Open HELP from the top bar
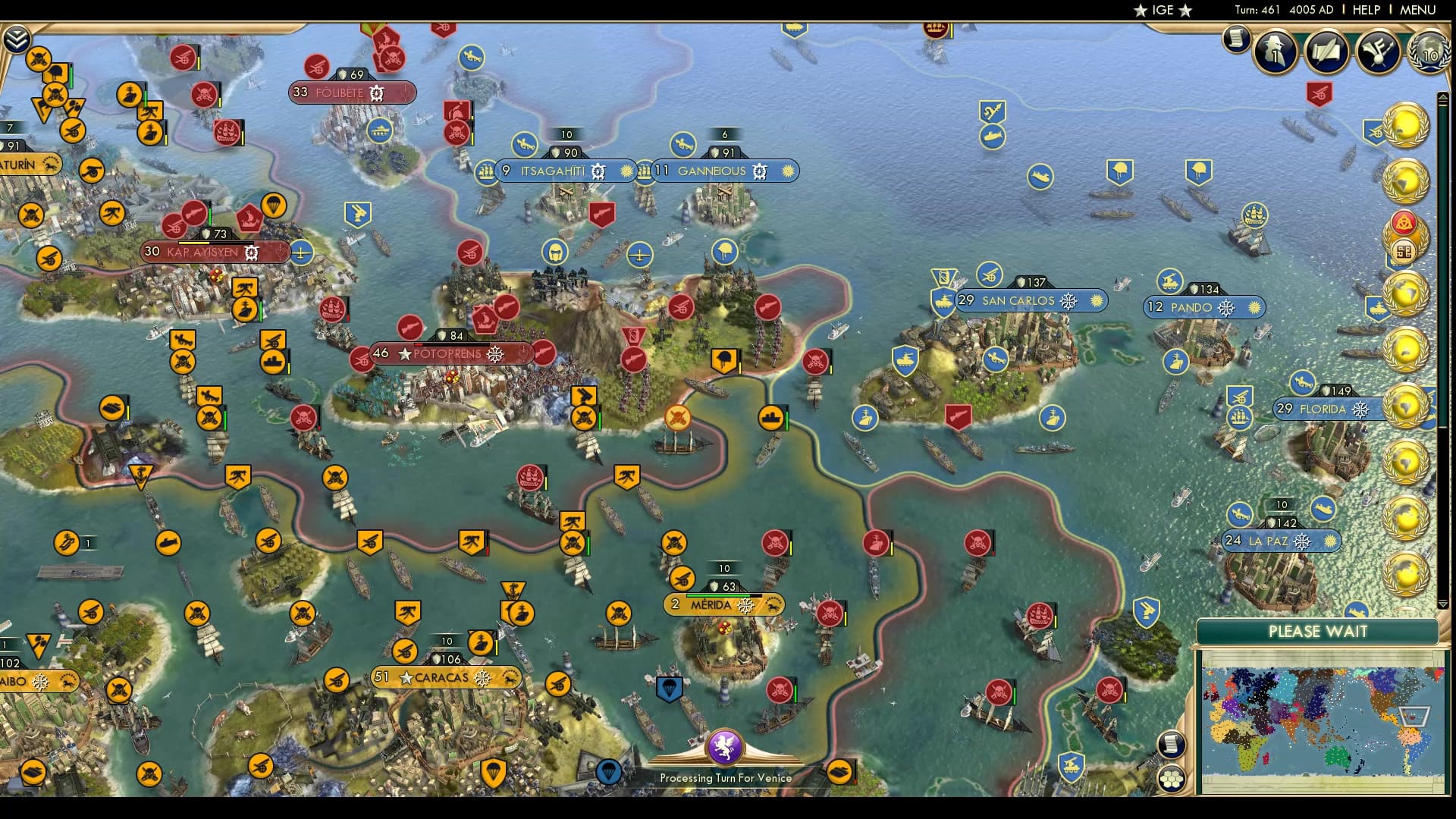The width and height of the screenshot is (1456, 819). pyautogui.click(x=1365, y=11)
